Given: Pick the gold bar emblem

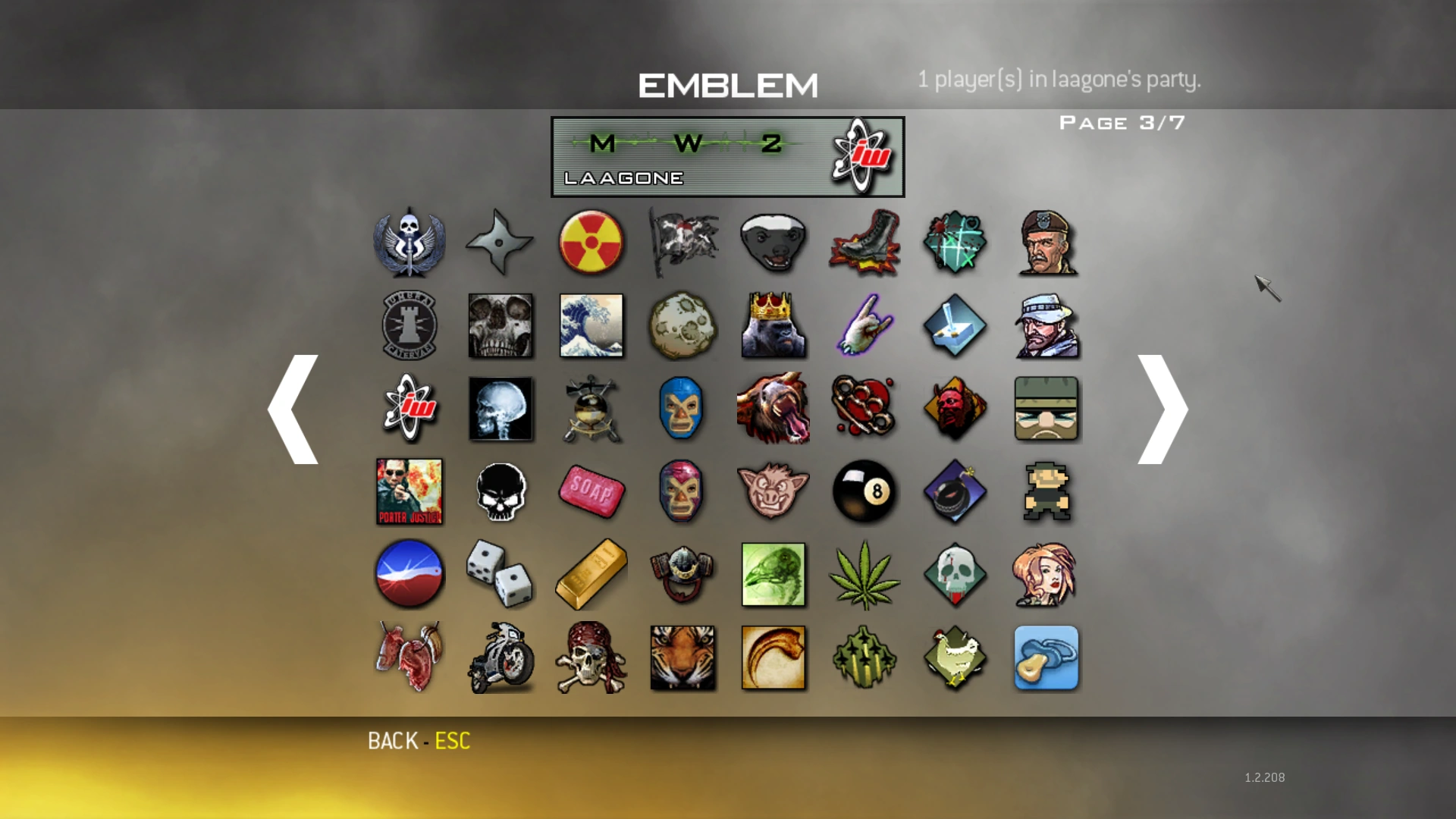Looking at the screenshot, I should pos(591,574).
